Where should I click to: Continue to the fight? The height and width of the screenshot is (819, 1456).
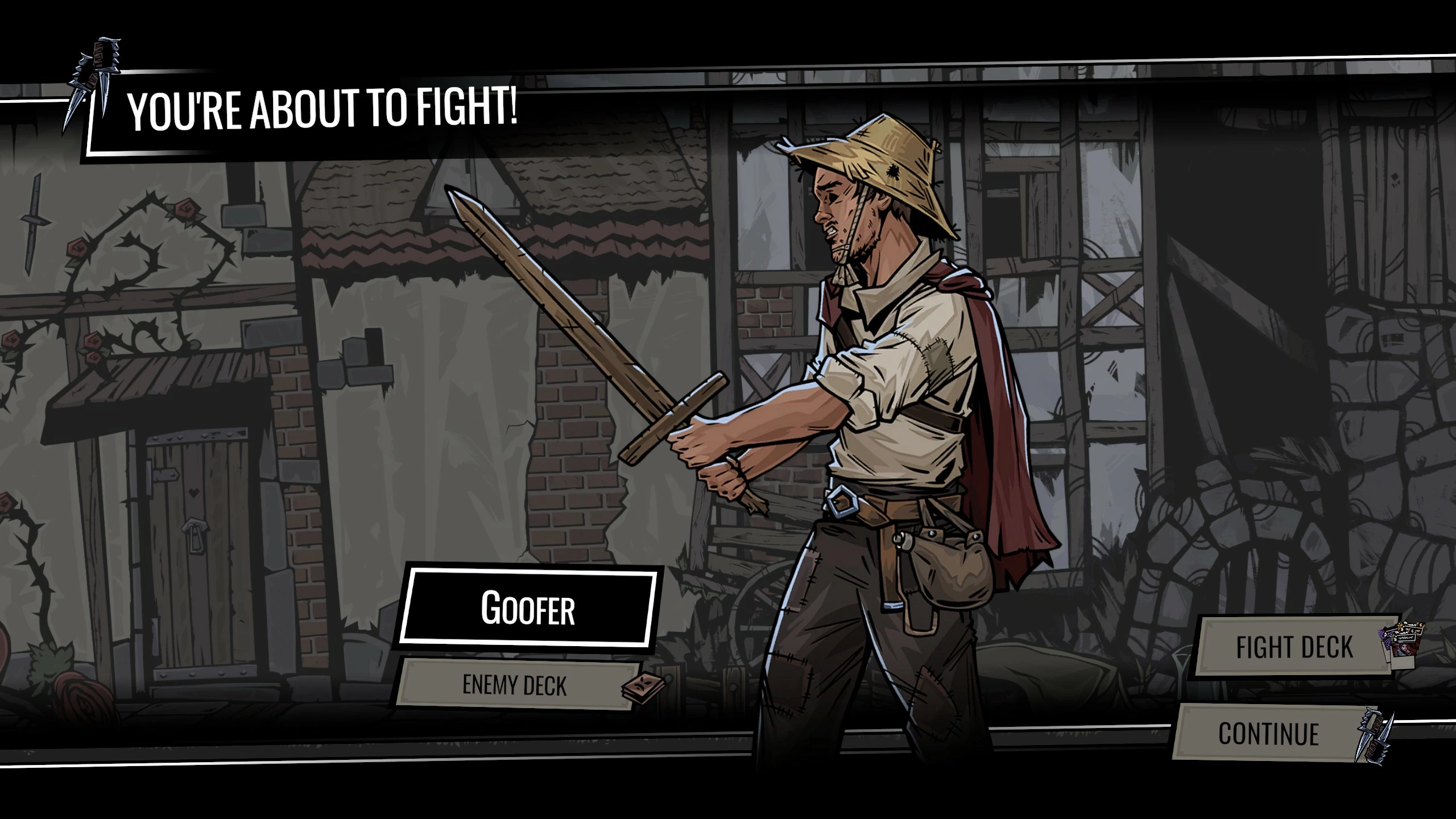[1268, 734]
